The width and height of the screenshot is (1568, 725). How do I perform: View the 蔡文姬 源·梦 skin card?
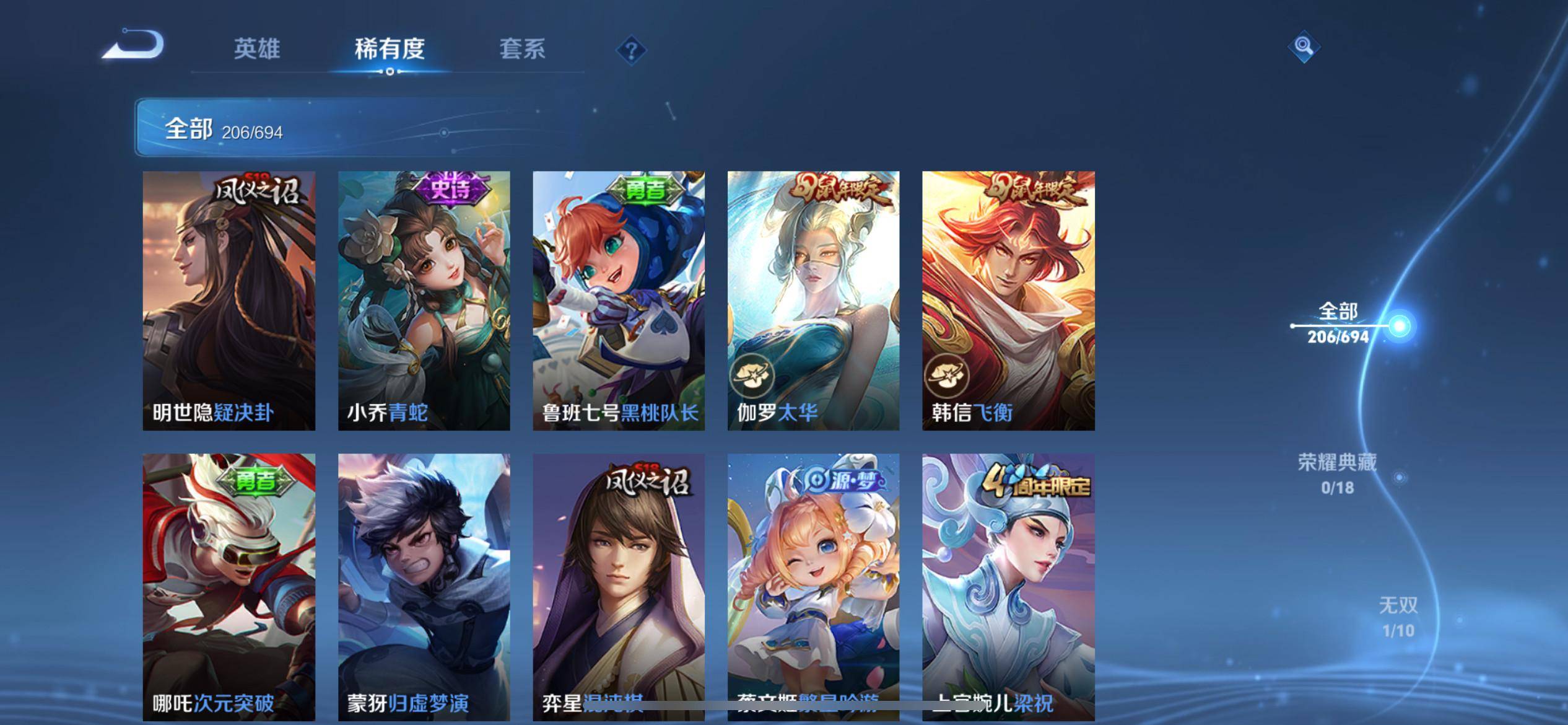813,586
